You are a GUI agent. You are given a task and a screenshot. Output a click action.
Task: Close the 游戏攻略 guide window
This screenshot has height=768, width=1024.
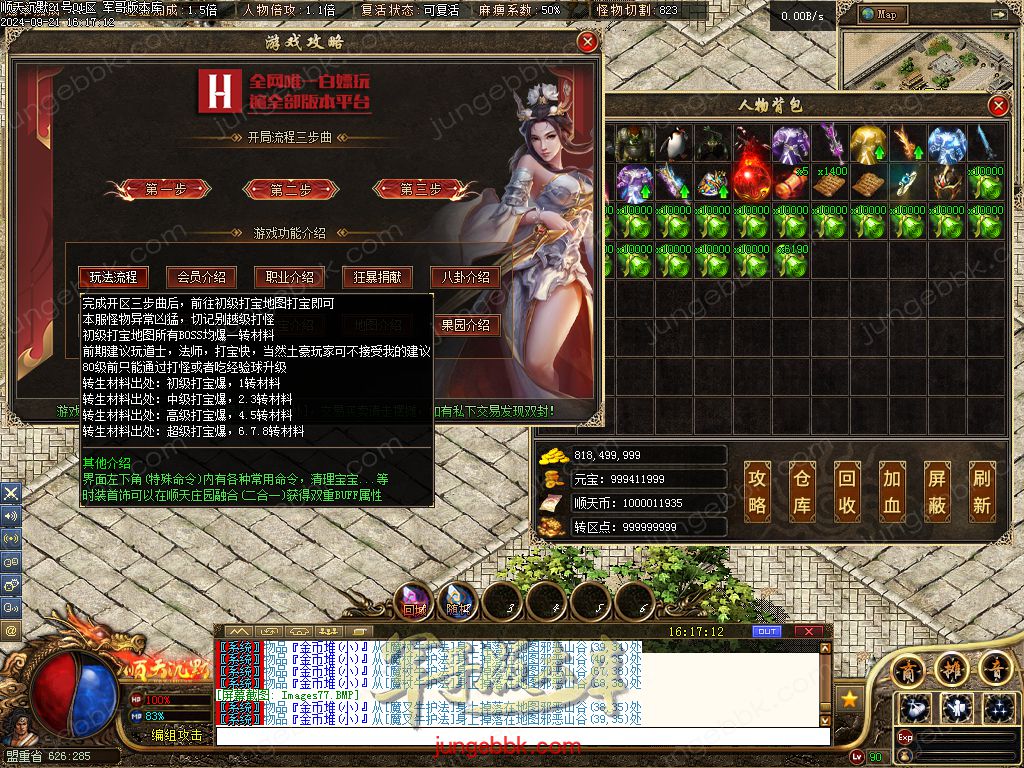(x=588, y=42)
